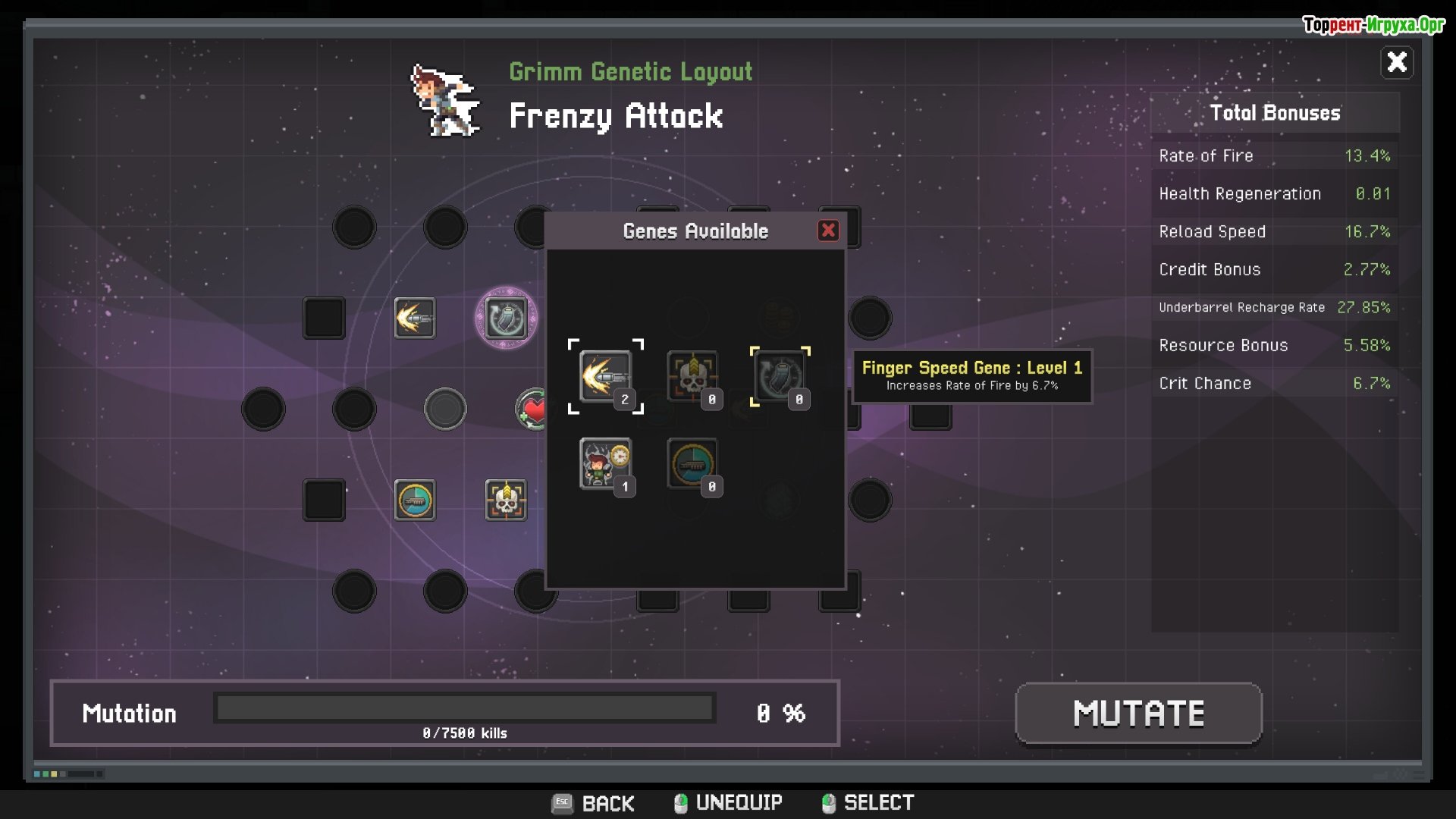Choose the teal circular gun gene in popup
This screenshot has height=819, width=1456.
click(x=692, y=463)
